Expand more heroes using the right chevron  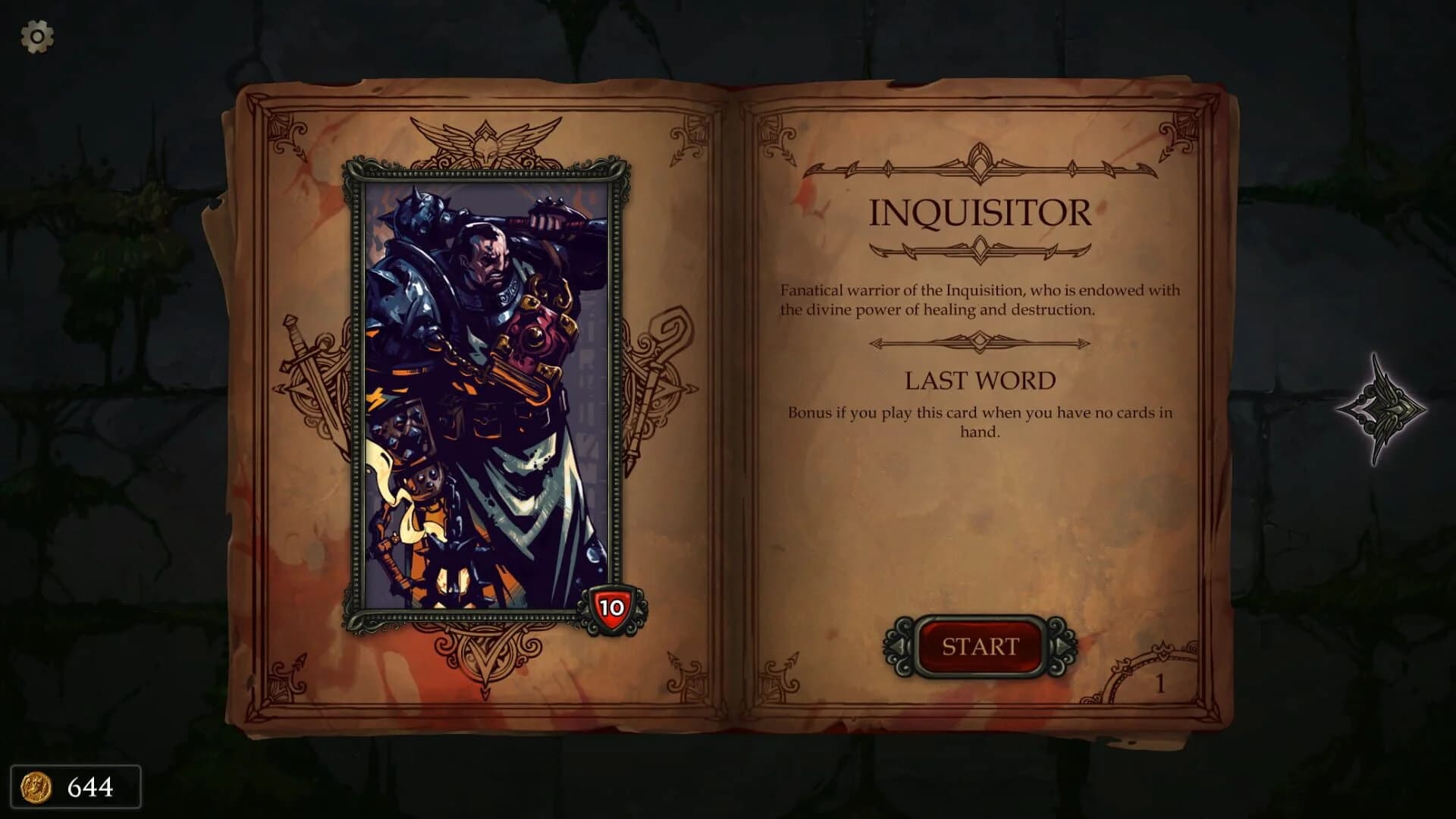(1062, 646)
